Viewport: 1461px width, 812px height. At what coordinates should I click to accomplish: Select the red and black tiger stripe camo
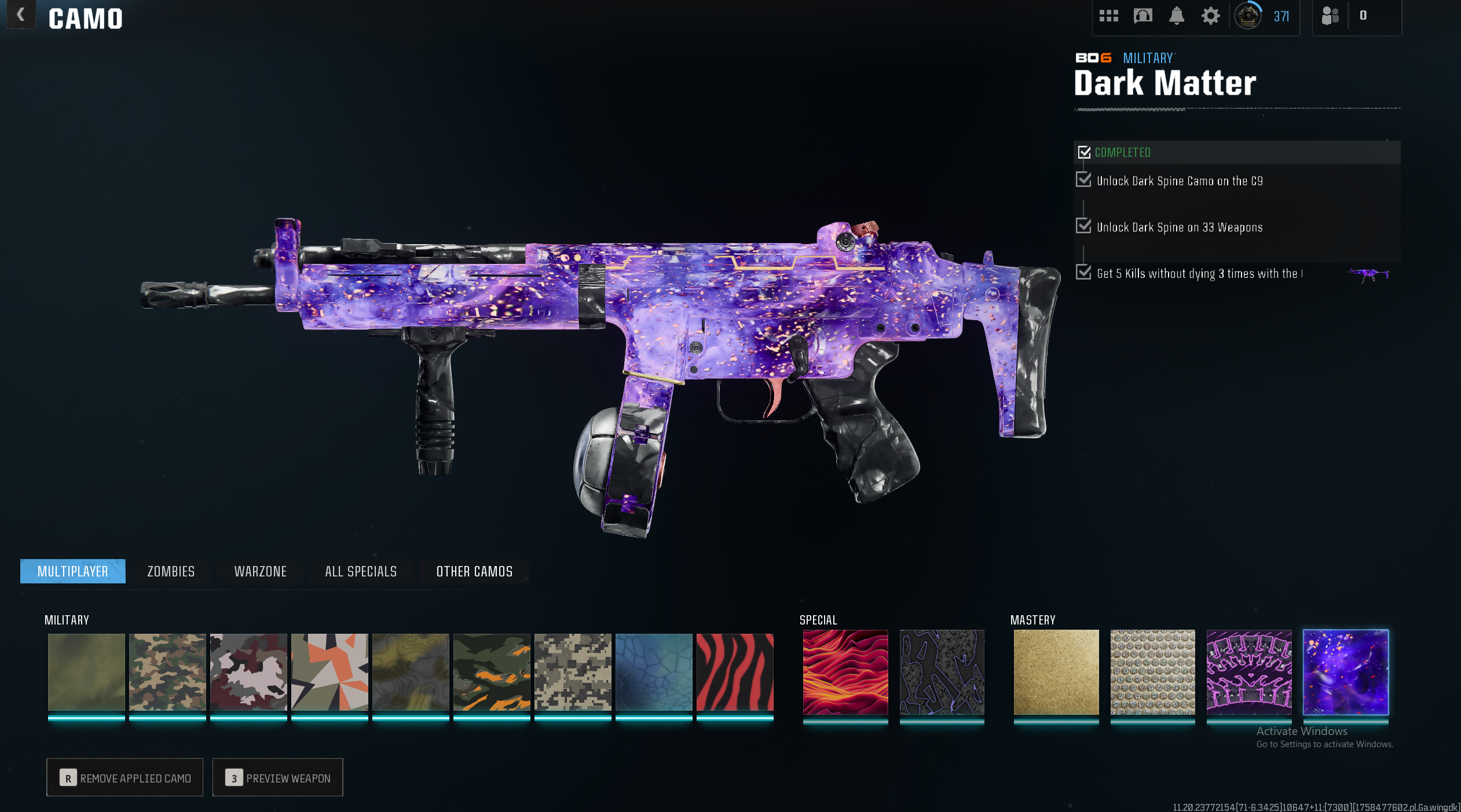[735, 672]
